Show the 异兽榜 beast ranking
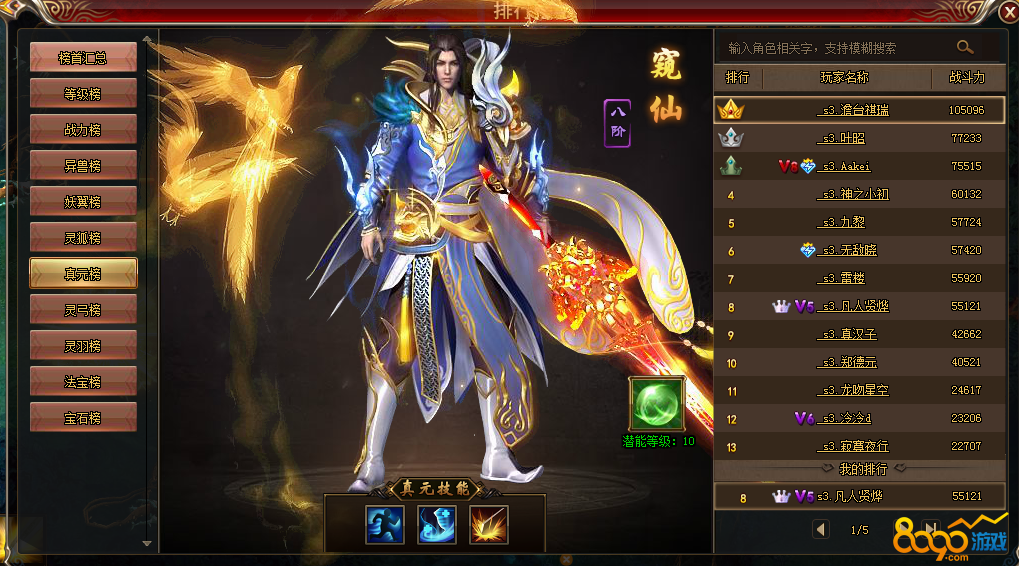Screen dimensions: 1019x566 [x=83, y=166]
